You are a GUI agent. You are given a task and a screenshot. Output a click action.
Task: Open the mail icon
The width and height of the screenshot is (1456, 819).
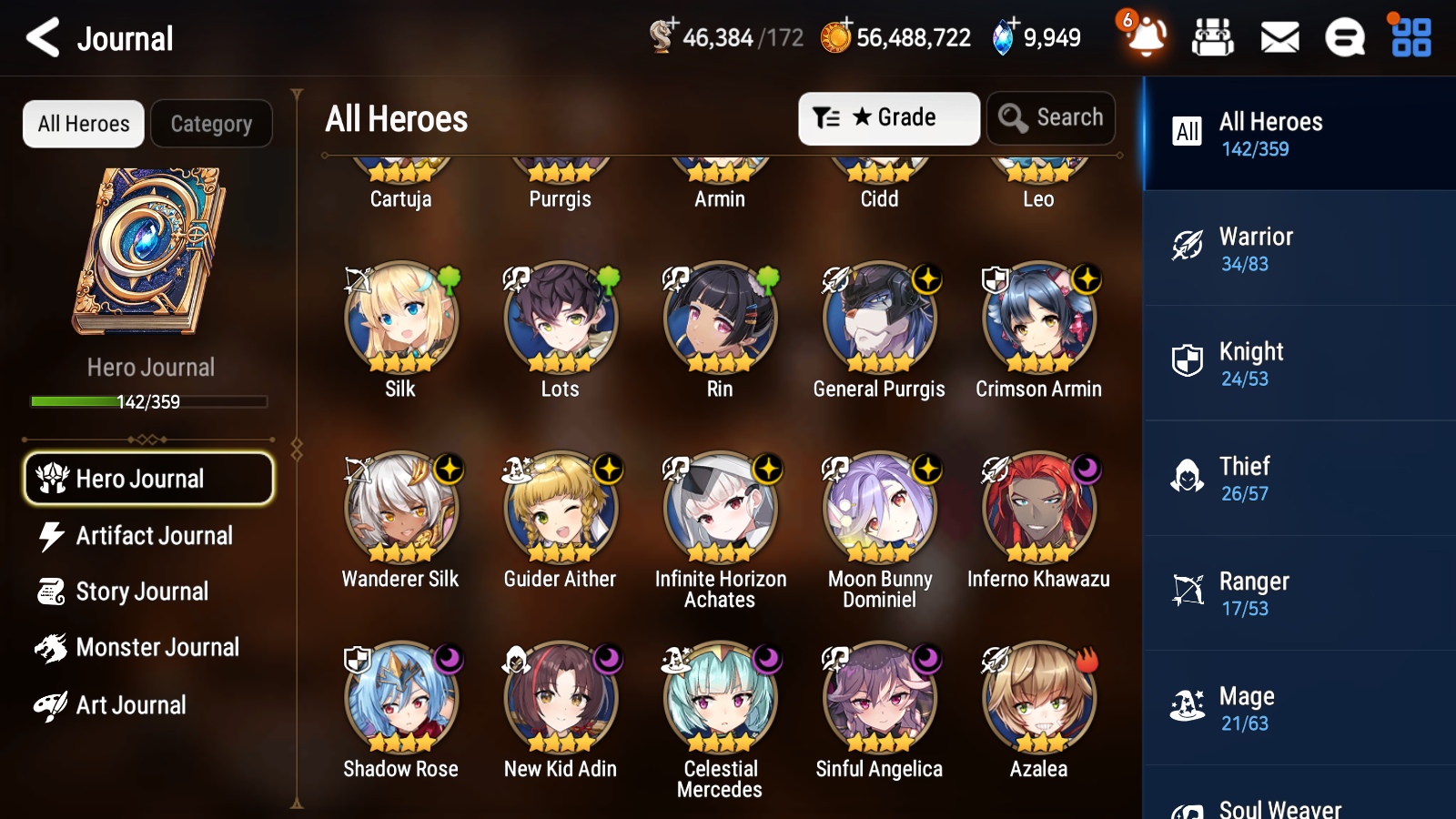[x=1279, y=37]
